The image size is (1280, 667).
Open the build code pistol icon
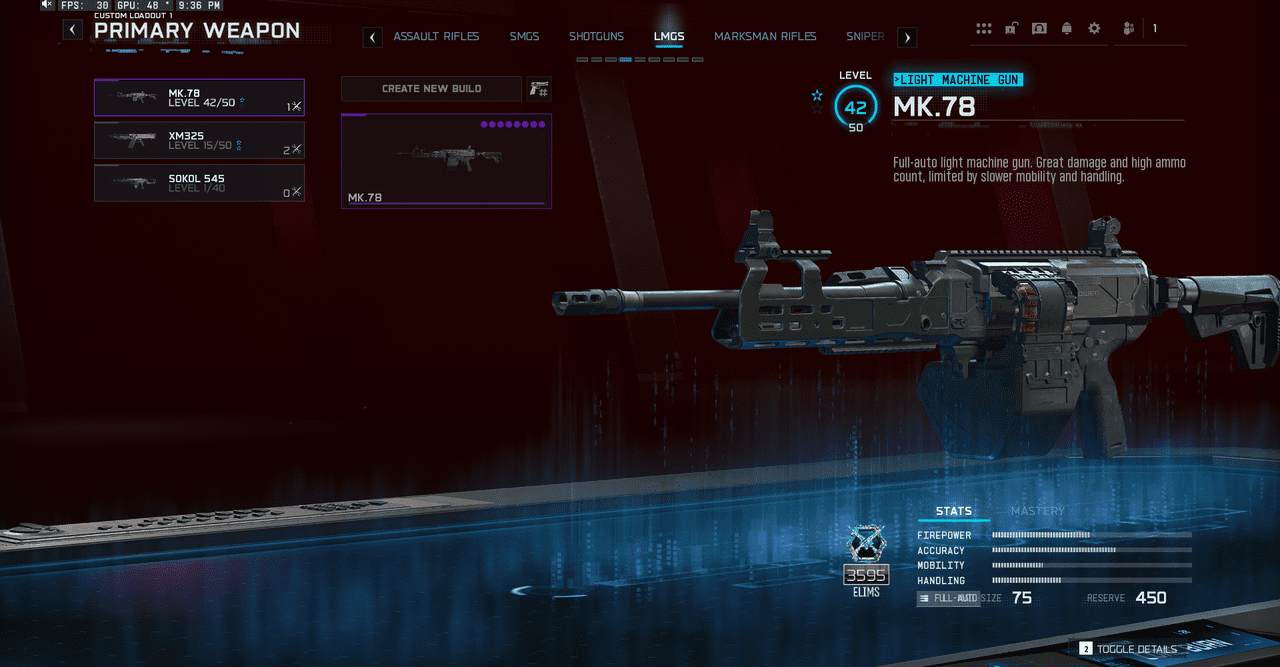(539, 89)
